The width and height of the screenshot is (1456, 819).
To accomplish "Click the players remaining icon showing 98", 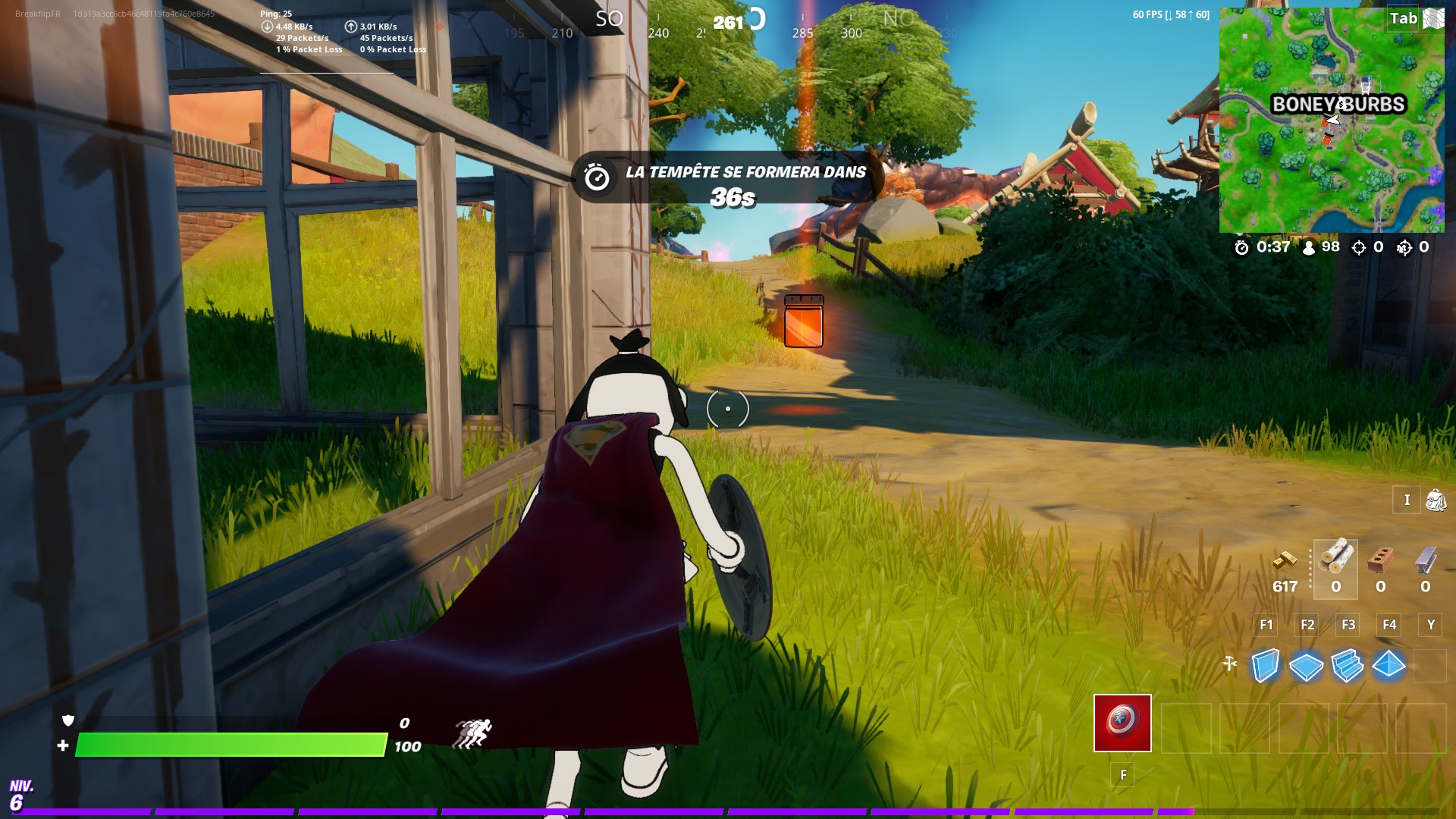I will [1308, 247].
